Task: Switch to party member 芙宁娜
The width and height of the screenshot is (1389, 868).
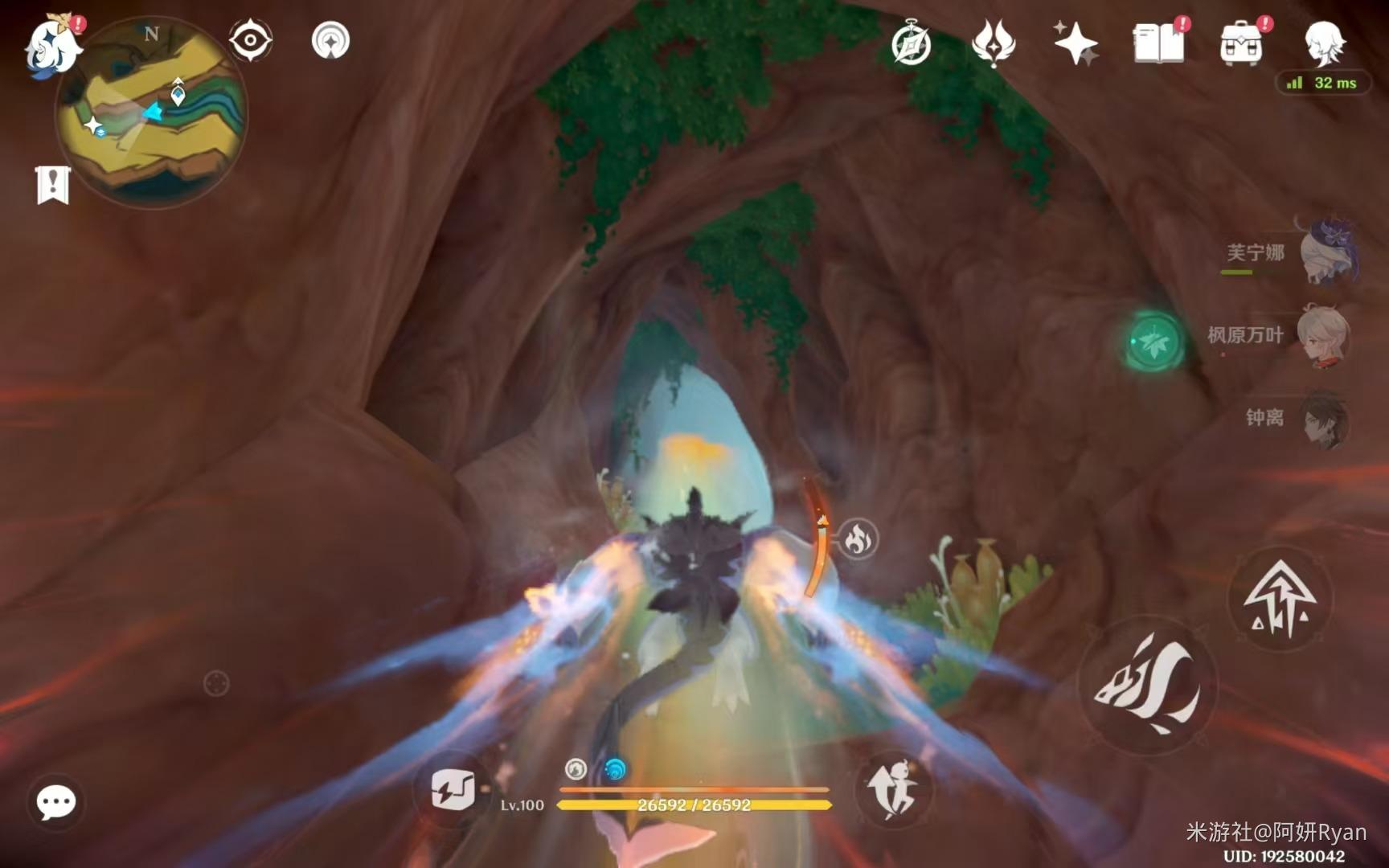Action: coord(1327,253)
